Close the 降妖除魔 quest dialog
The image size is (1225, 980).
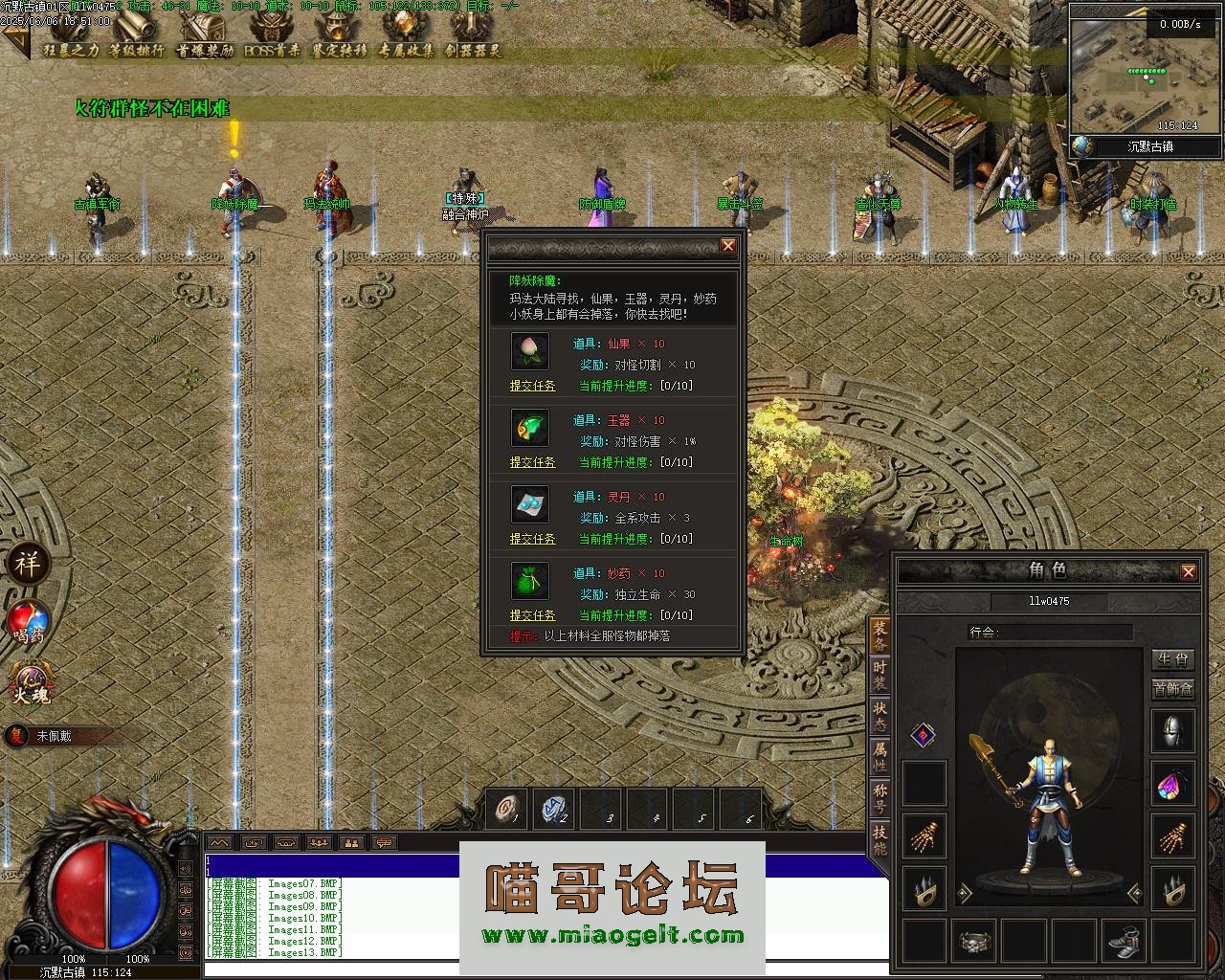(728, 246)
